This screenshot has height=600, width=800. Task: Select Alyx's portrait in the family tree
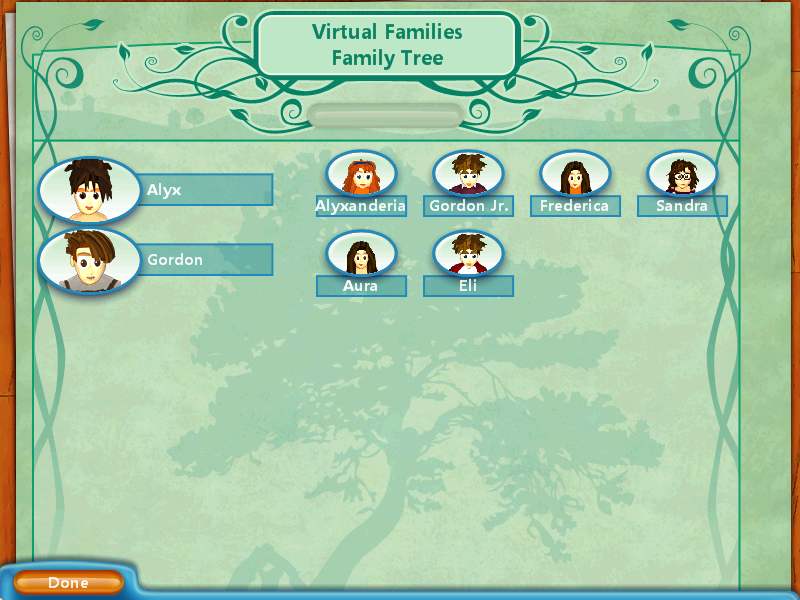click(x=89, y=190)
